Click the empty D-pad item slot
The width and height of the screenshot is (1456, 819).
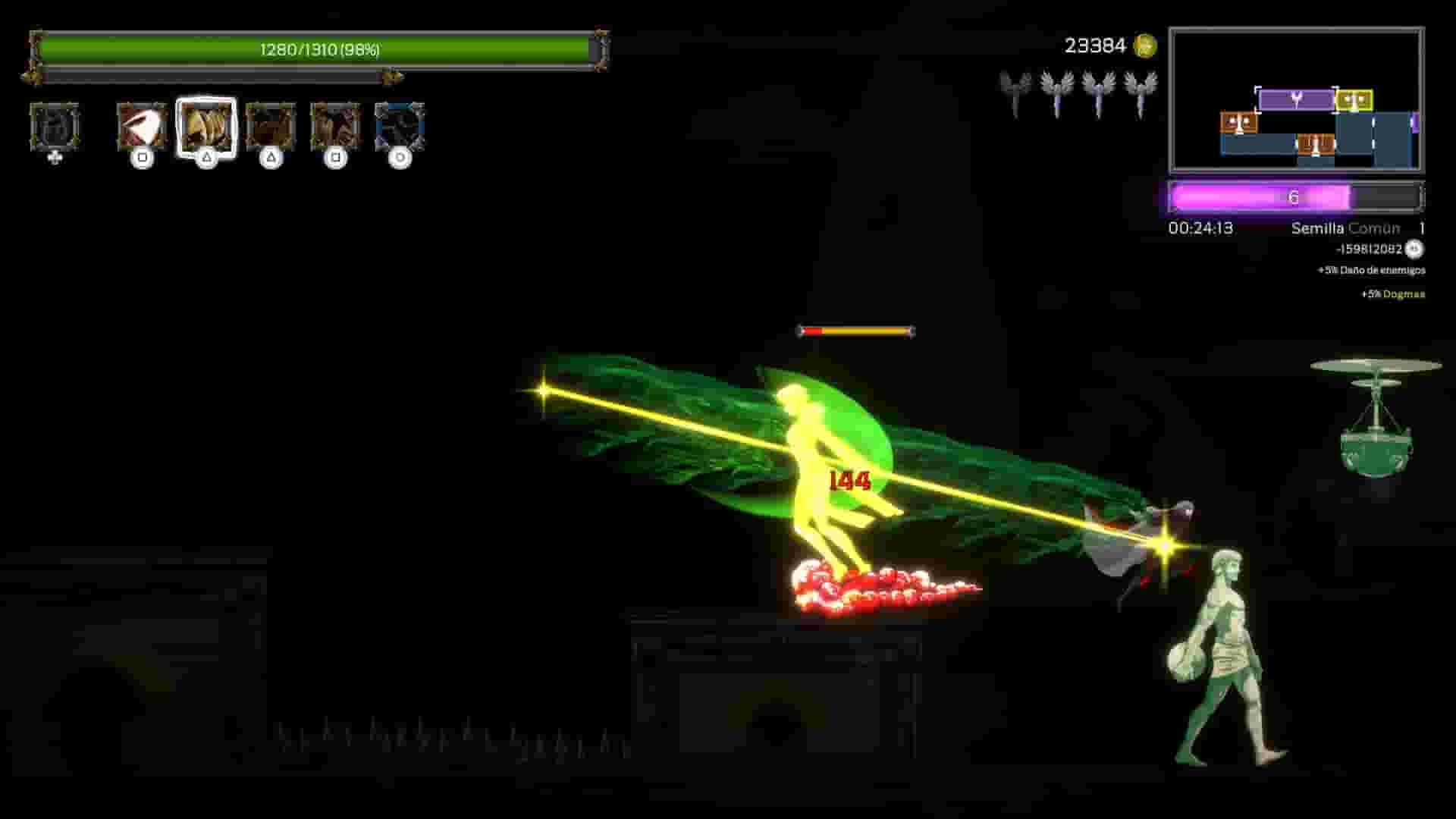(x=55, y=127)
